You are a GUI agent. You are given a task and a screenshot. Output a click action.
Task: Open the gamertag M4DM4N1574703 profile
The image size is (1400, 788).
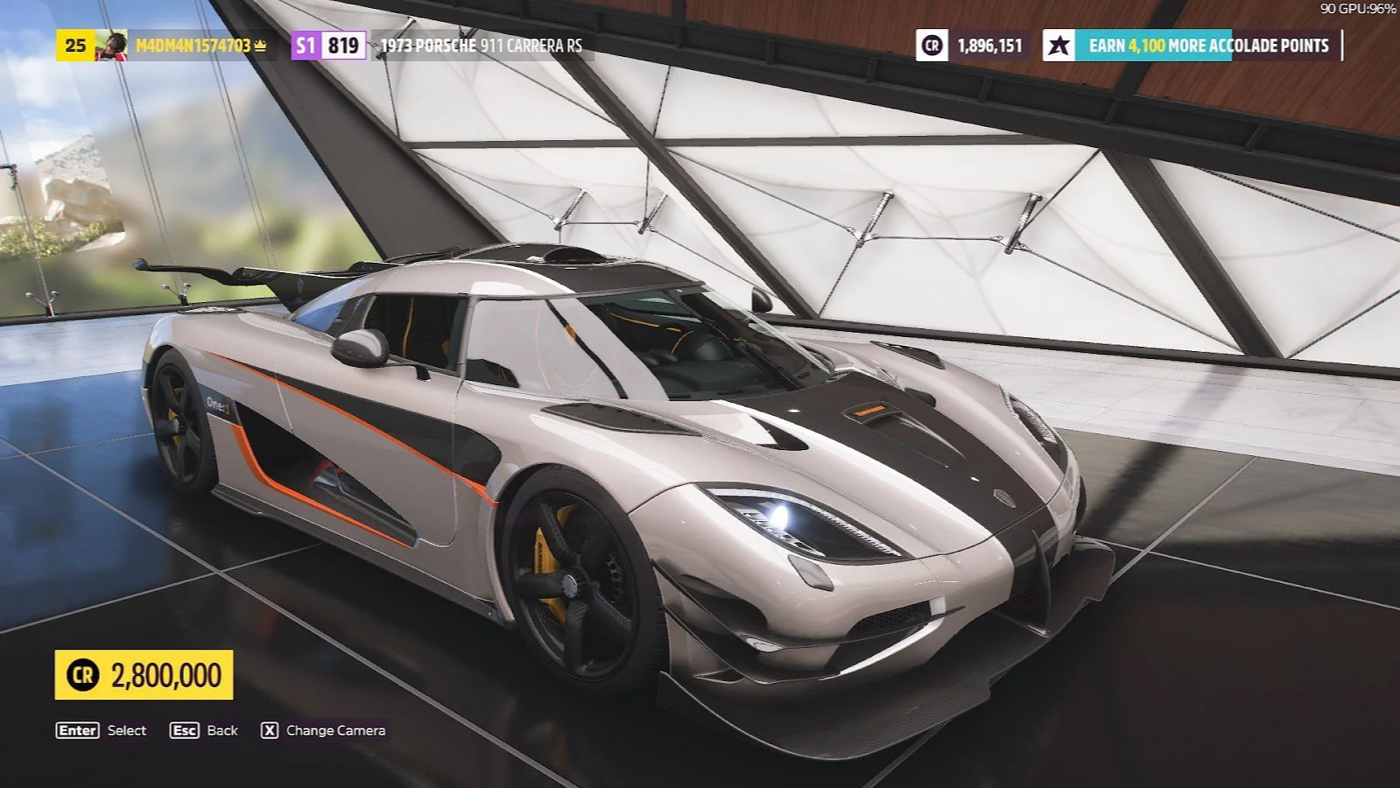[x=195, y=44]
